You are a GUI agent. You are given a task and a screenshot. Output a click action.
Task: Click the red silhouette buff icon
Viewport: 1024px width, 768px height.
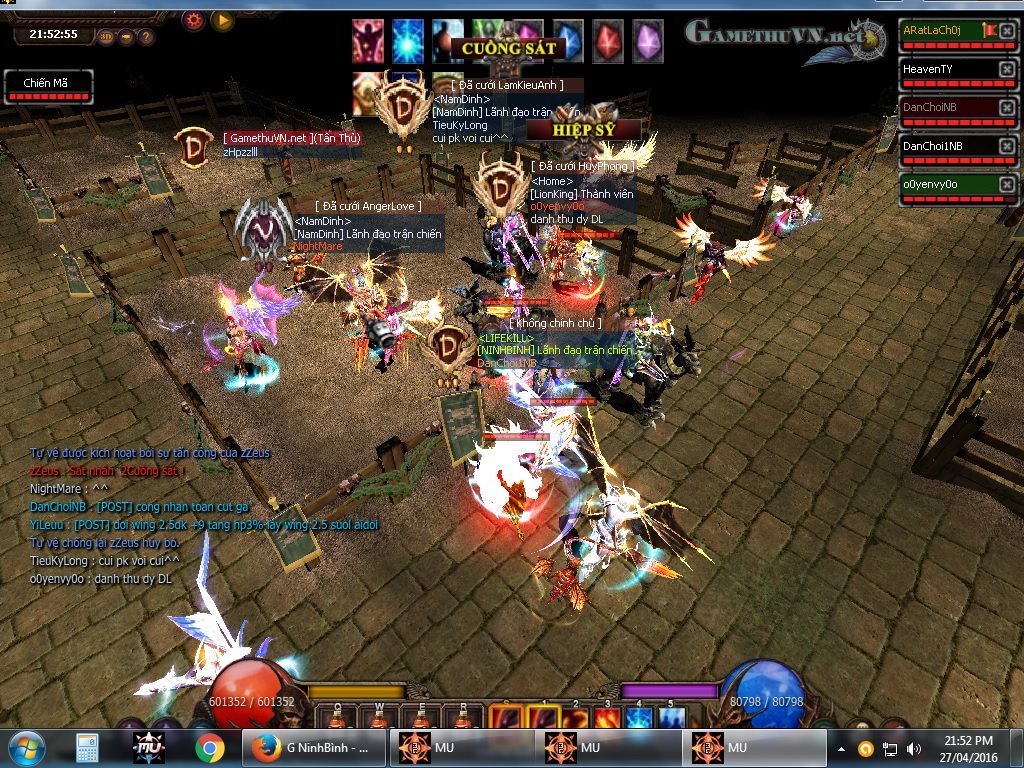pos(367,41)
